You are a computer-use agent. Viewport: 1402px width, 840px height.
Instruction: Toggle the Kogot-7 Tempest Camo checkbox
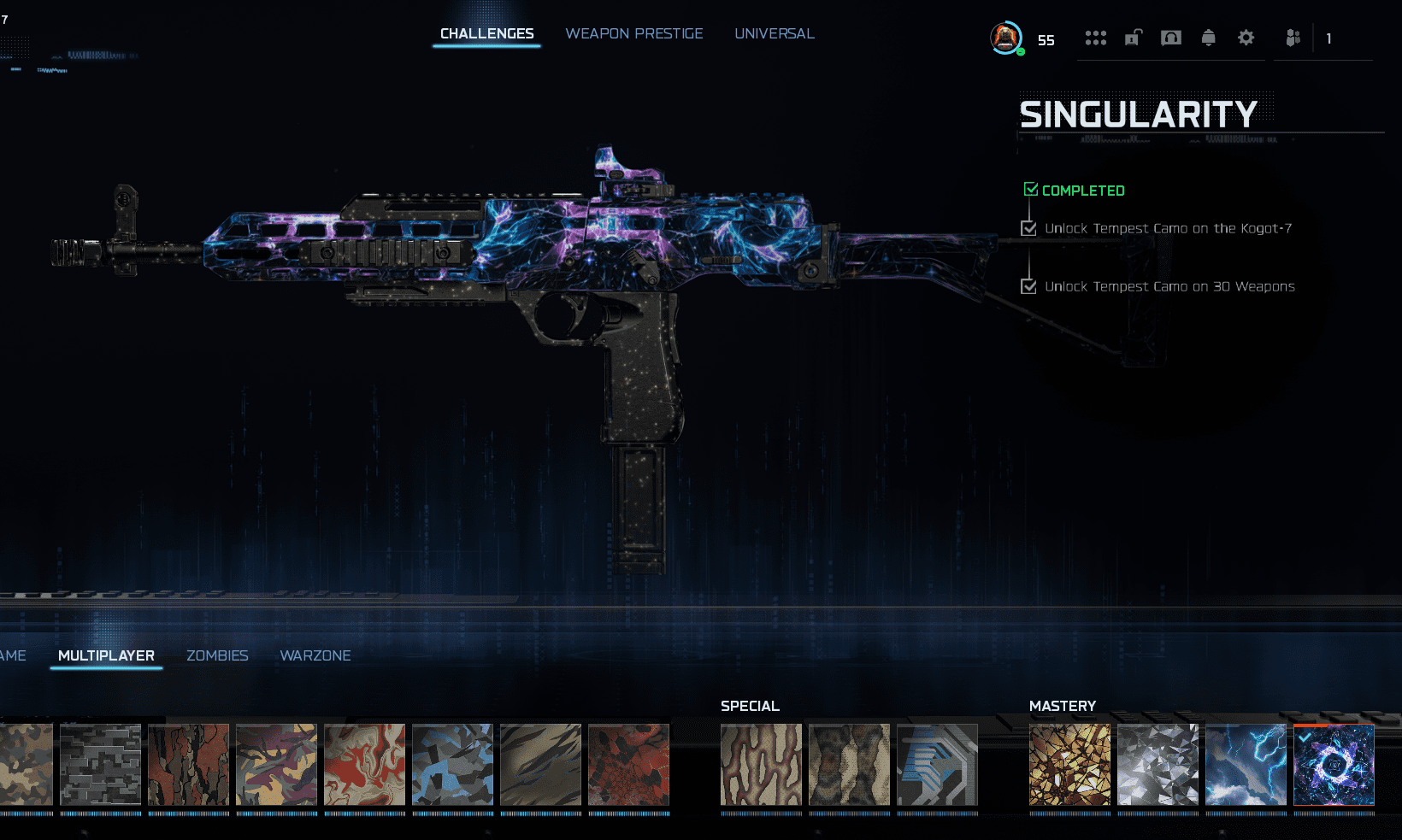click(1028, 228)
